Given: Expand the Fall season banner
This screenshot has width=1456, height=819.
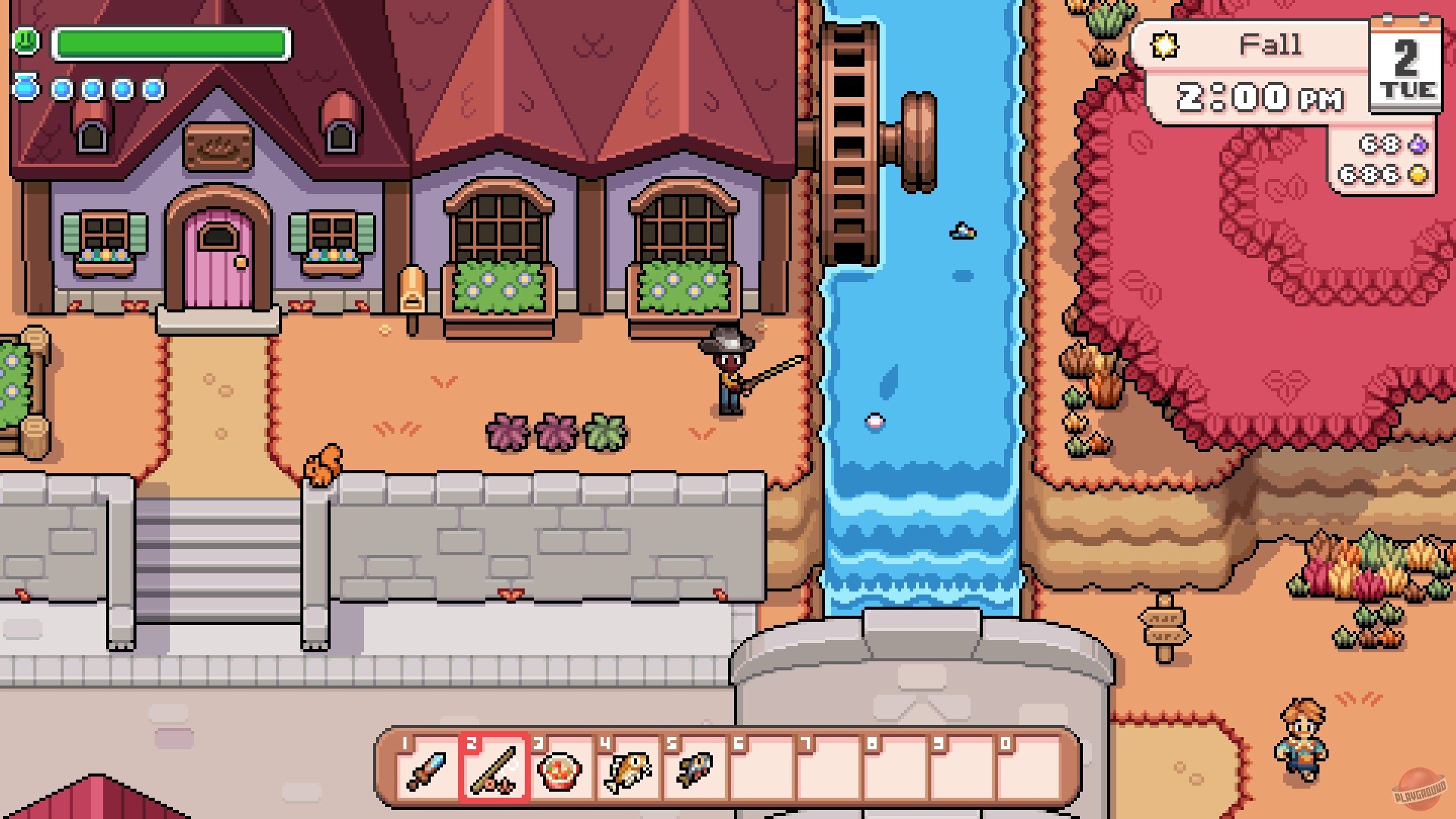Looking at the screenshot, I should [1270, 44].
